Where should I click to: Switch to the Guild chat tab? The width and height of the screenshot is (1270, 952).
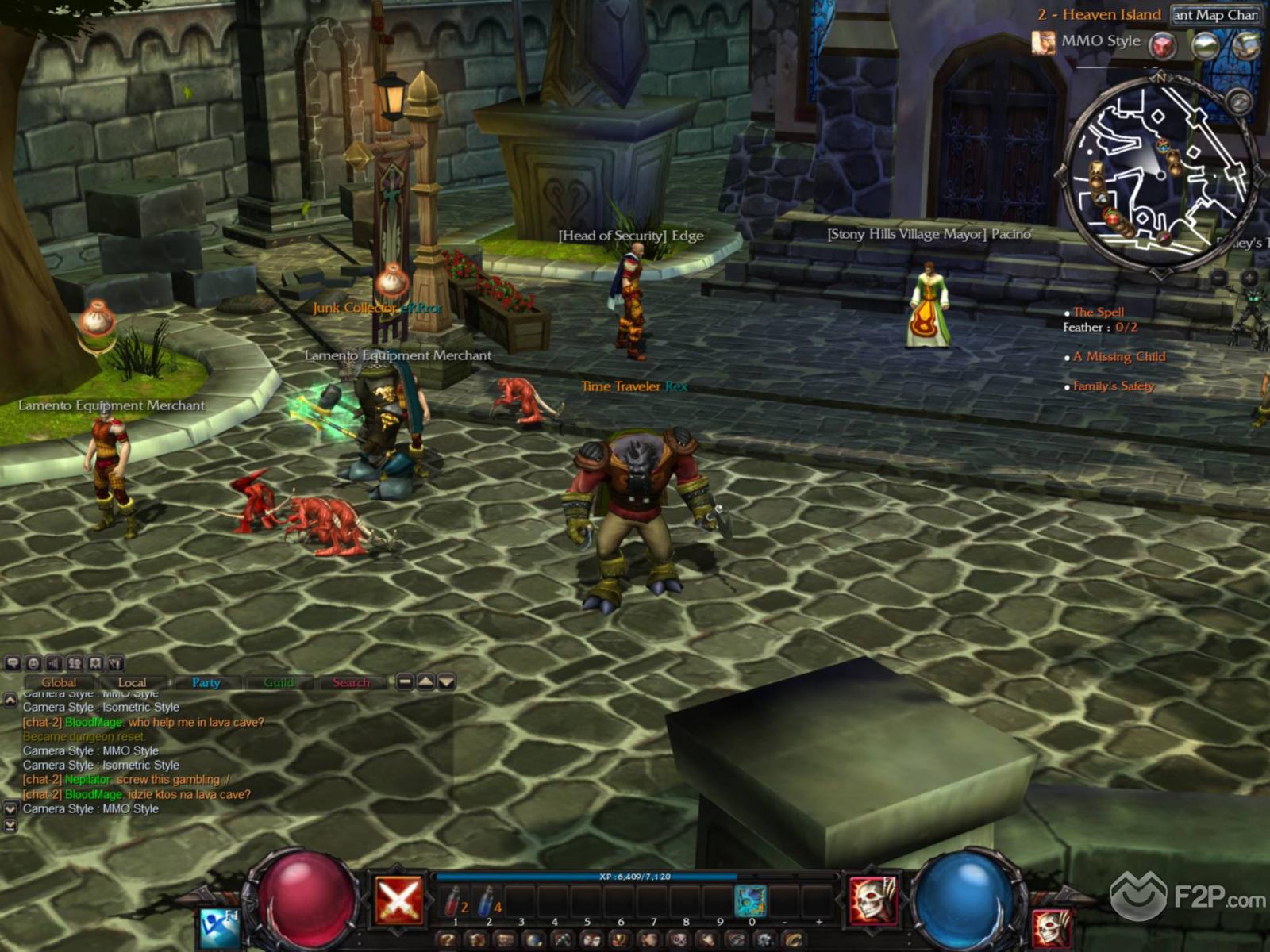(x=279, y=682)
